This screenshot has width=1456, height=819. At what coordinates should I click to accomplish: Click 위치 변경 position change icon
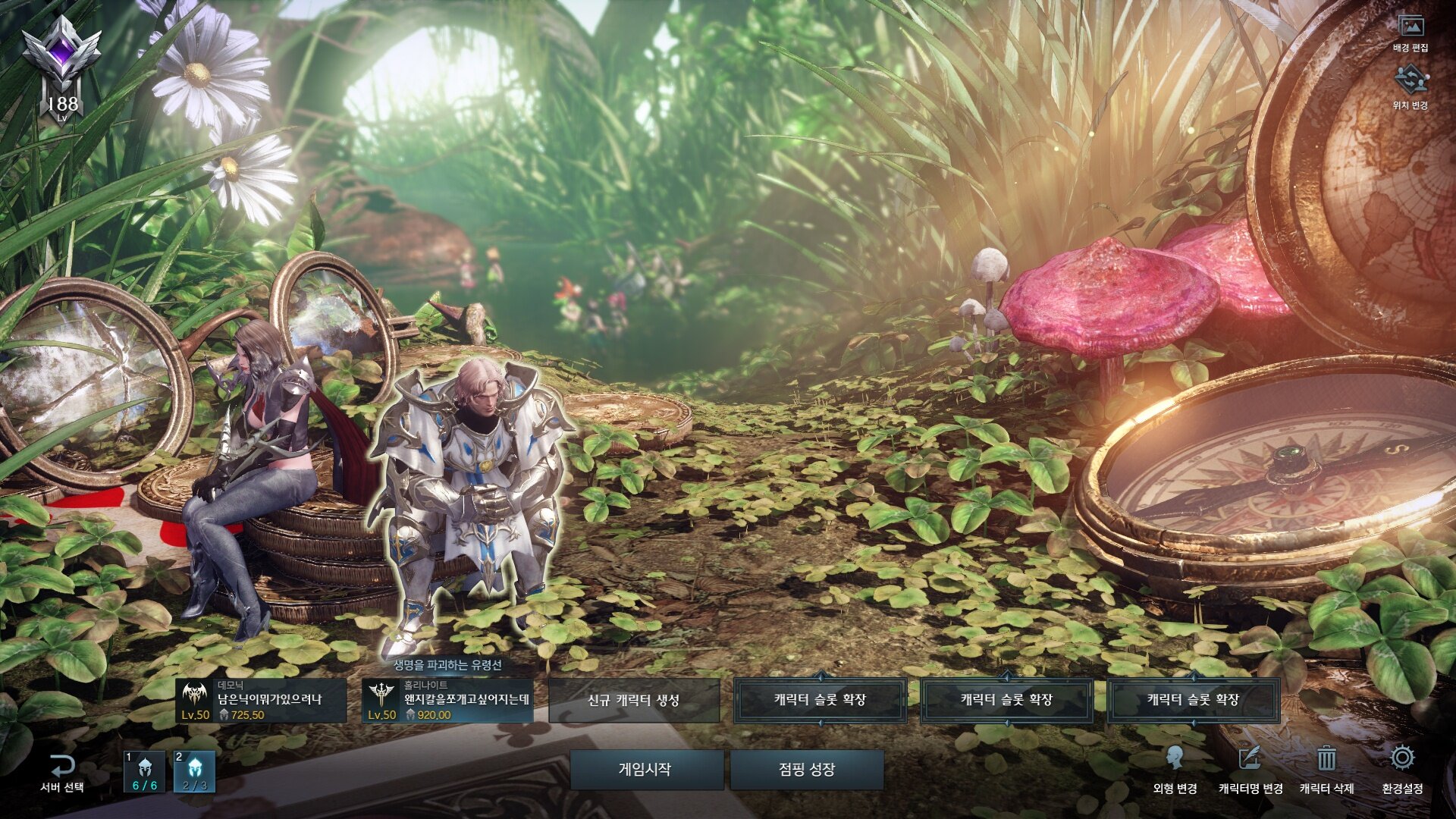coord(1410,86)
